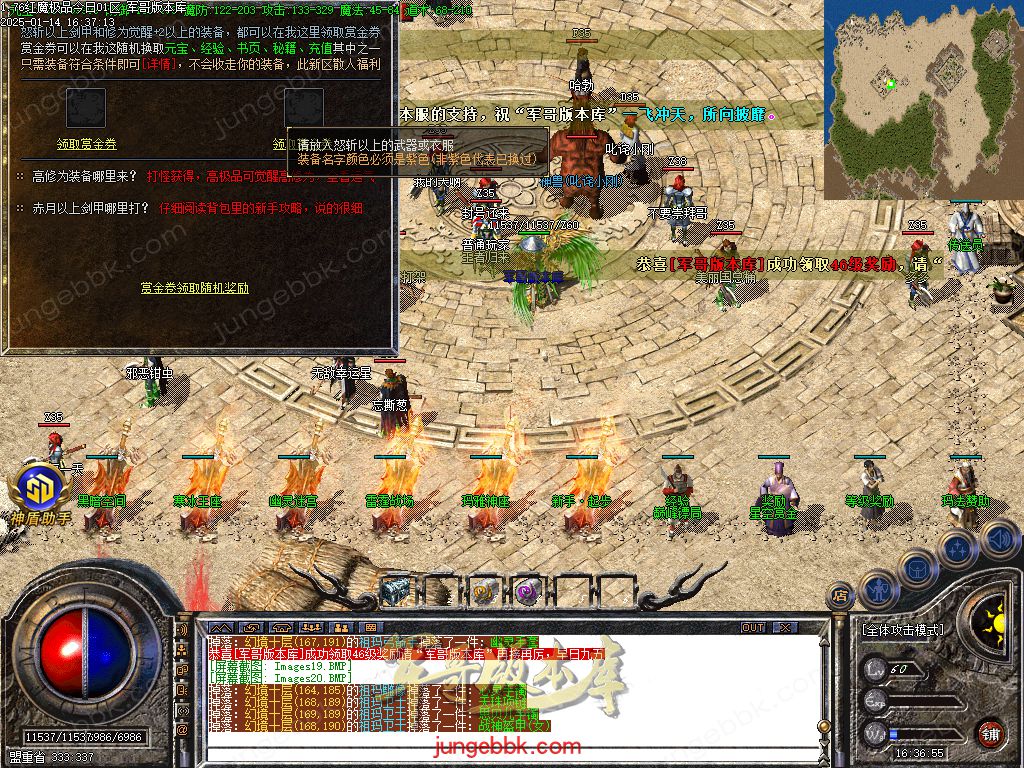Image resolution: width=1024 pixels, height=768 pixels.
Task: Click the empty equipment slot above 领取赏金券
Action: [86, 108]
